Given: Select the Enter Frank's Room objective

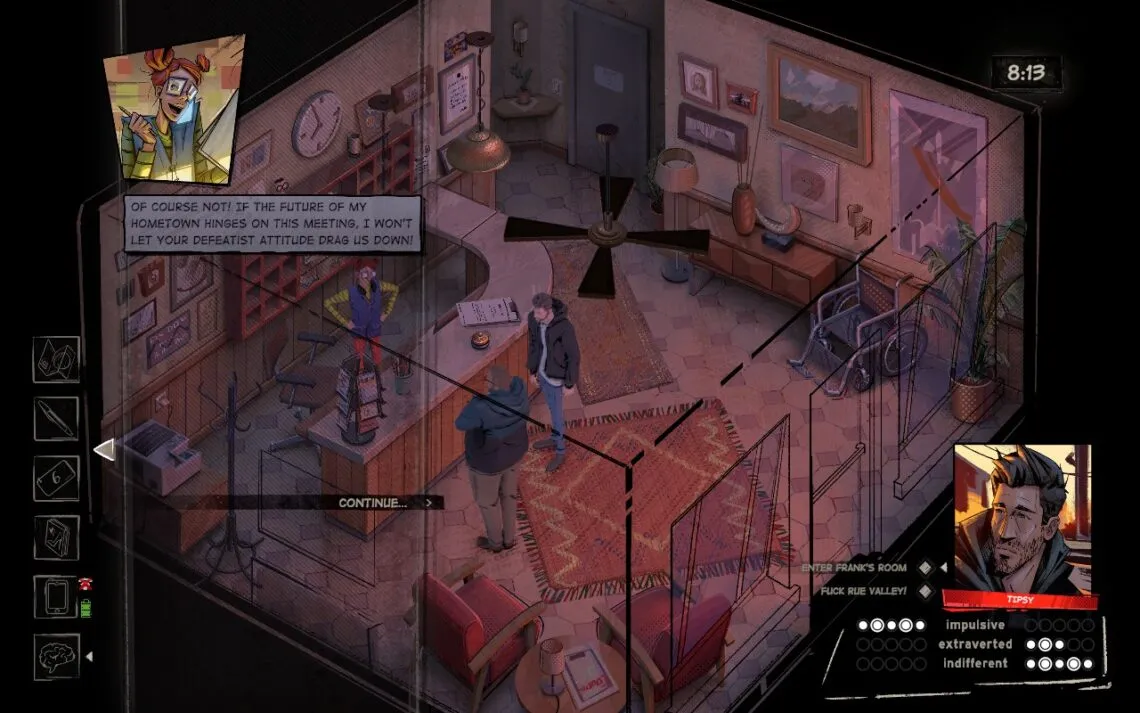Looking at the screenshot, I should (868, 568).
